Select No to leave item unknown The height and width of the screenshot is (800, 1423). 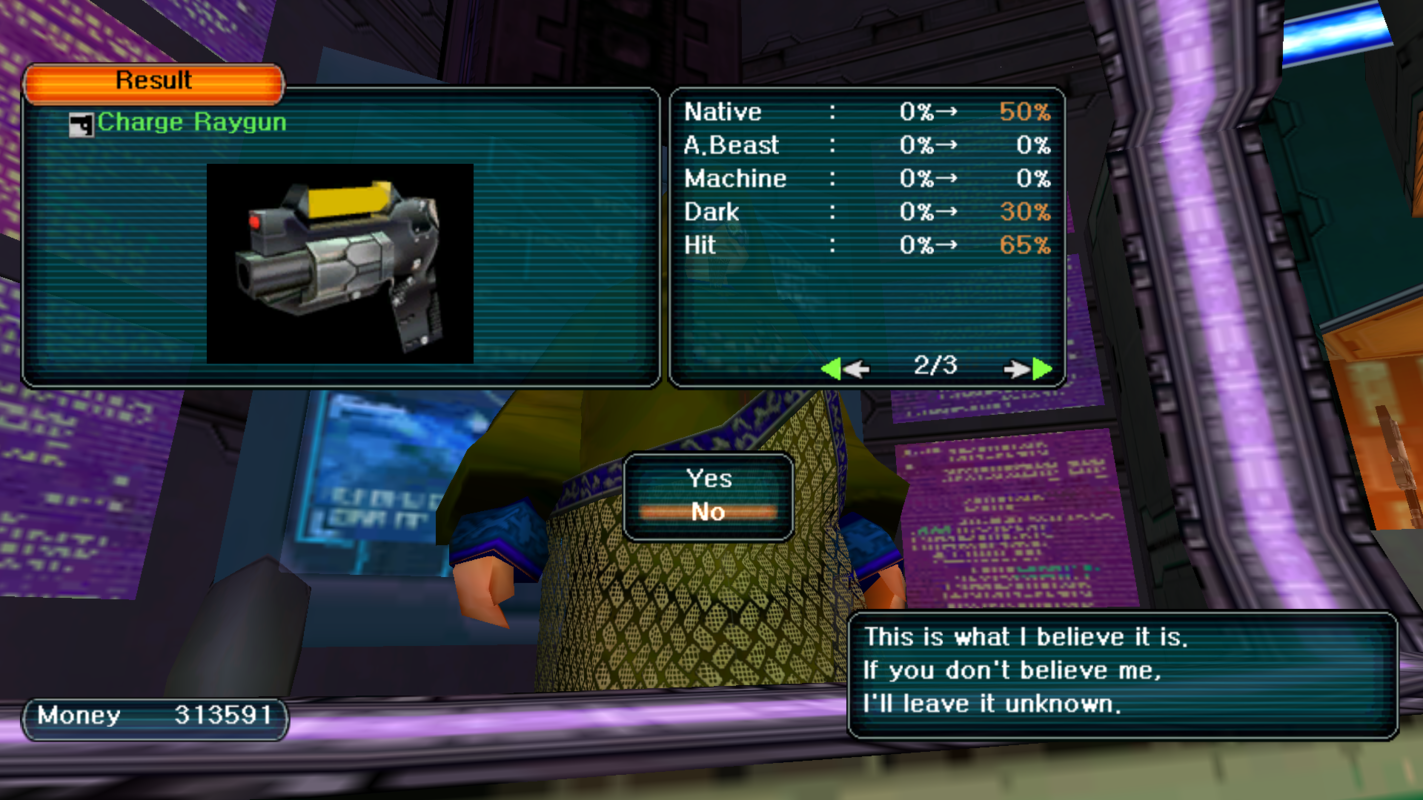(x=708, y=512)
